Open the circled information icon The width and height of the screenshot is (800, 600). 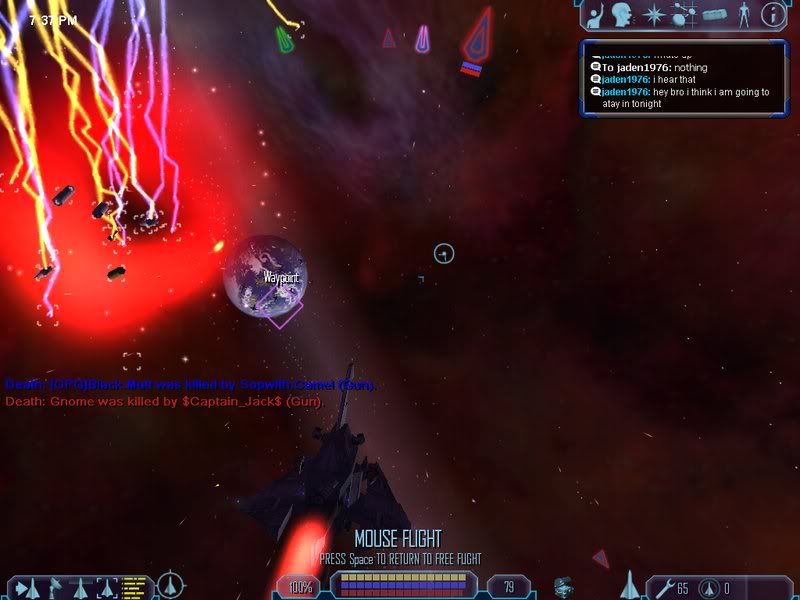(x=771, y=15)
